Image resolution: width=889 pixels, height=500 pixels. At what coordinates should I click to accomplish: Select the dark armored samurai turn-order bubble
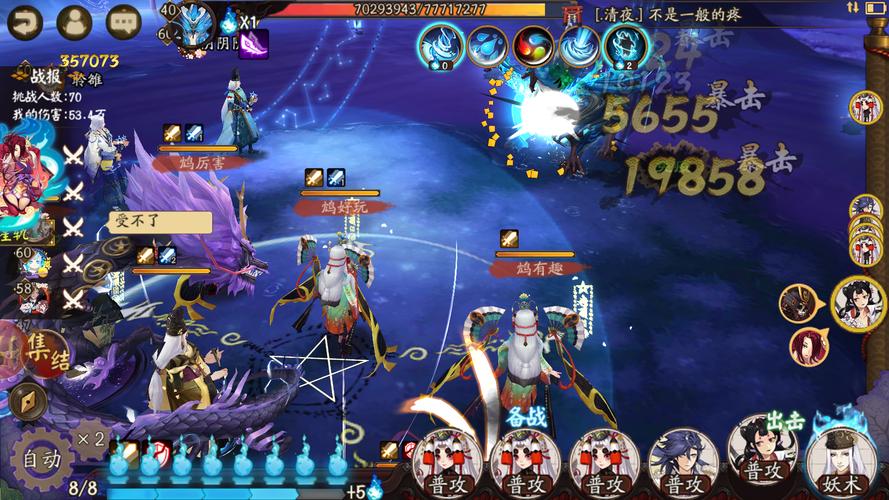coord(799,302)
